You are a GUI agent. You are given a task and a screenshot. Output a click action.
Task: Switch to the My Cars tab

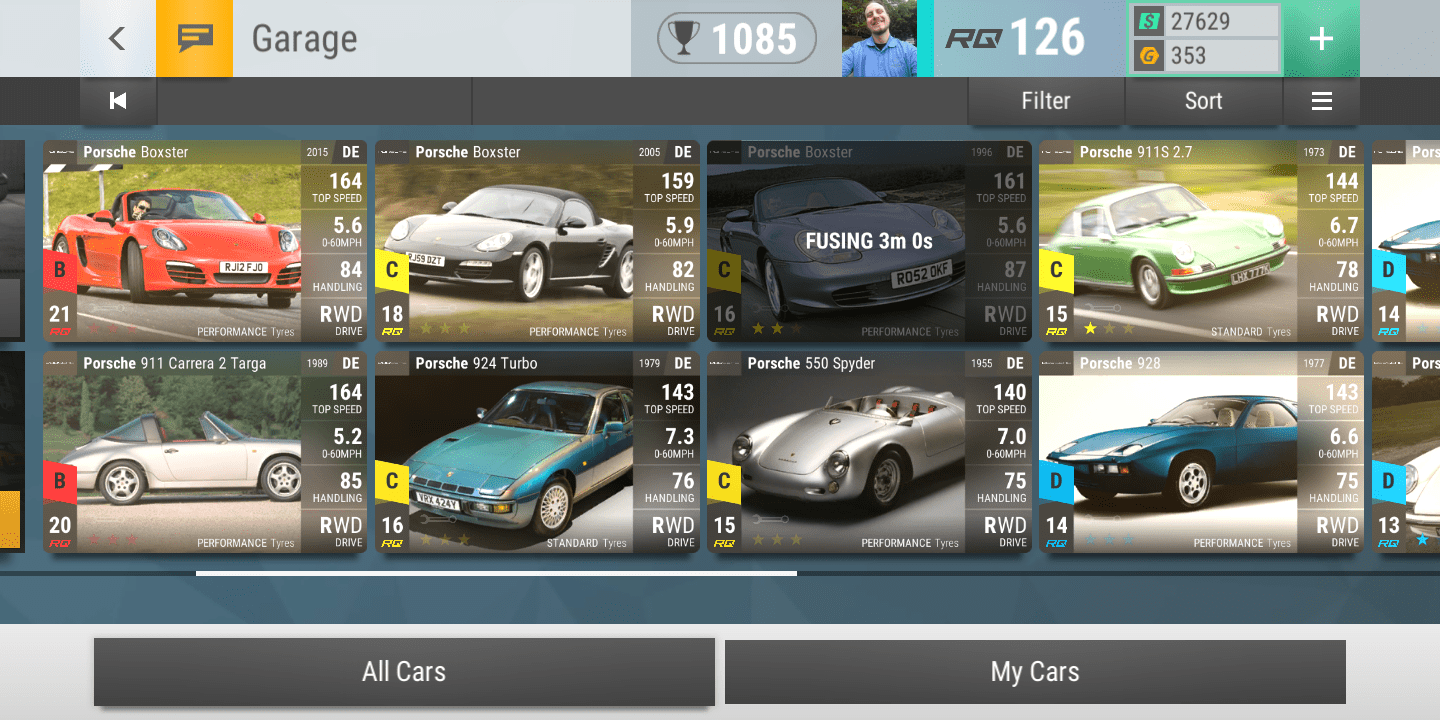click(x=1035, y=671)
